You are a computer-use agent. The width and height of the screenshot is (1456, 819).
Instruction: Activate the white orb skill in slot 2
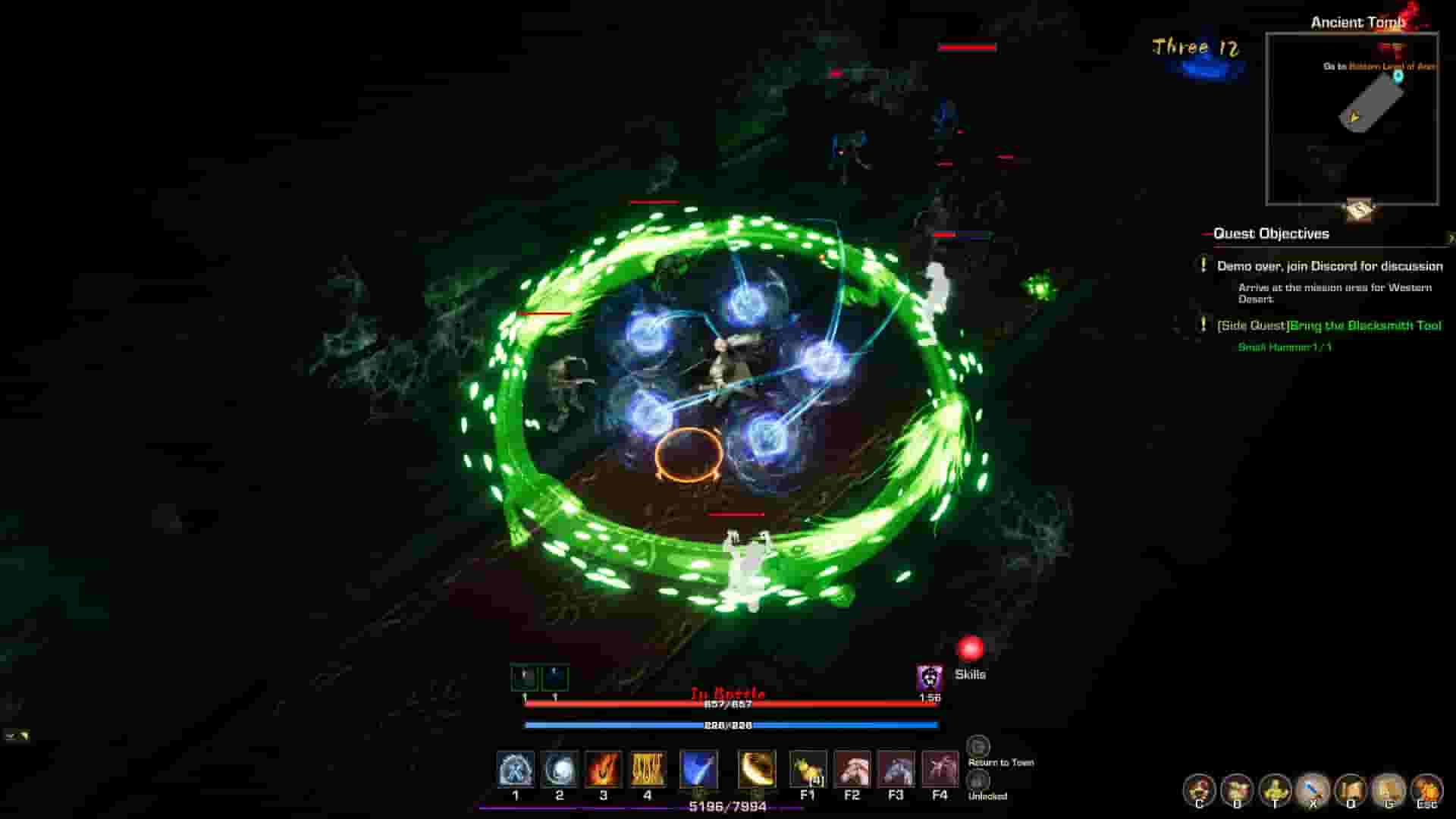(560, 770)
